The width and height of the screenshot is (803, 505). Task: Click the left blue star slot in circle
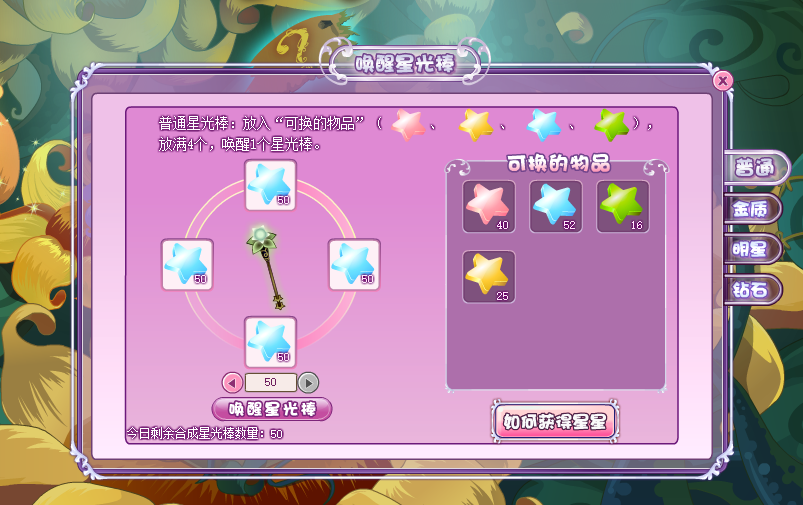point(187,264)
